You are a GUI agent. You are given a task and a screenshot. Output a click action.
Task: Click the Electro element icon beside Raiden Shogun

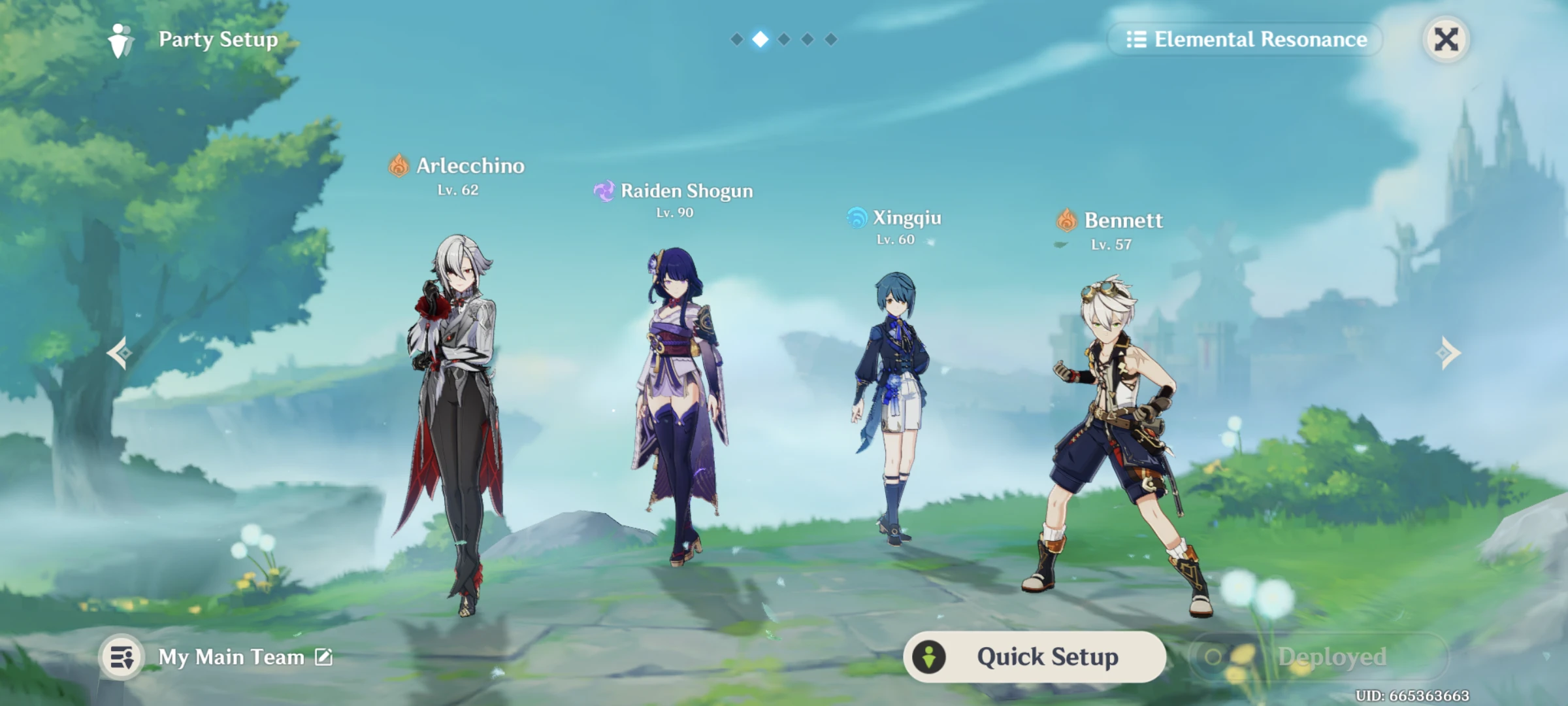pyautogui.click(x=604, y=192)
